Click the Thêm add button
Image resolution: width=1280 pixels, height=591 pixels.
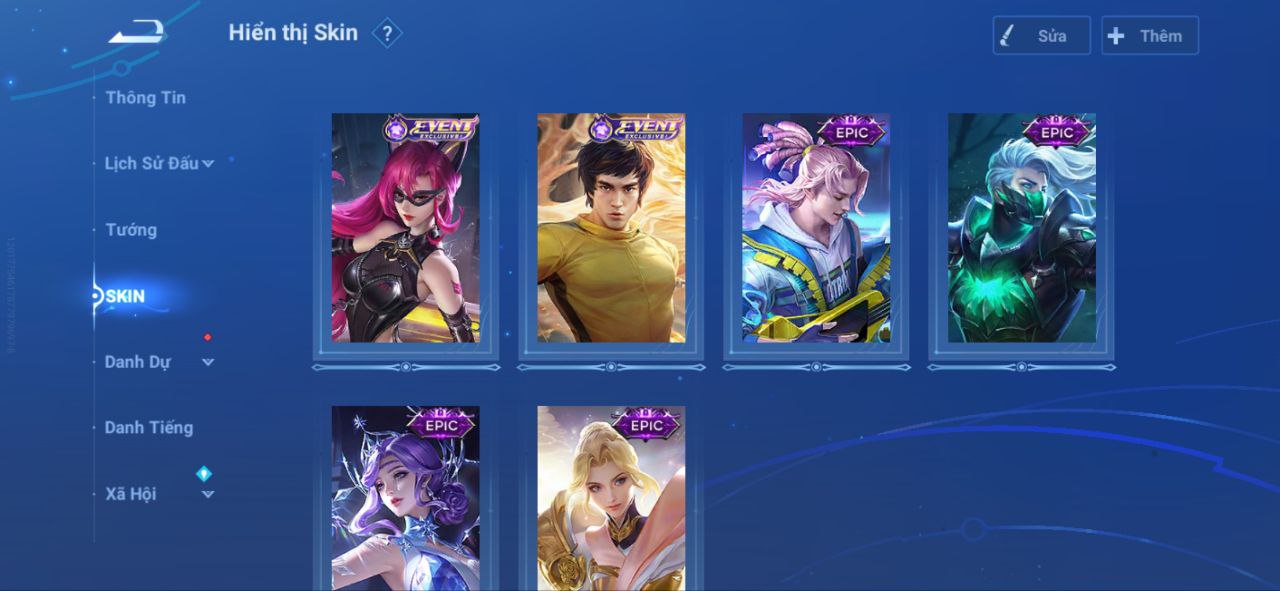[1149, 36]
